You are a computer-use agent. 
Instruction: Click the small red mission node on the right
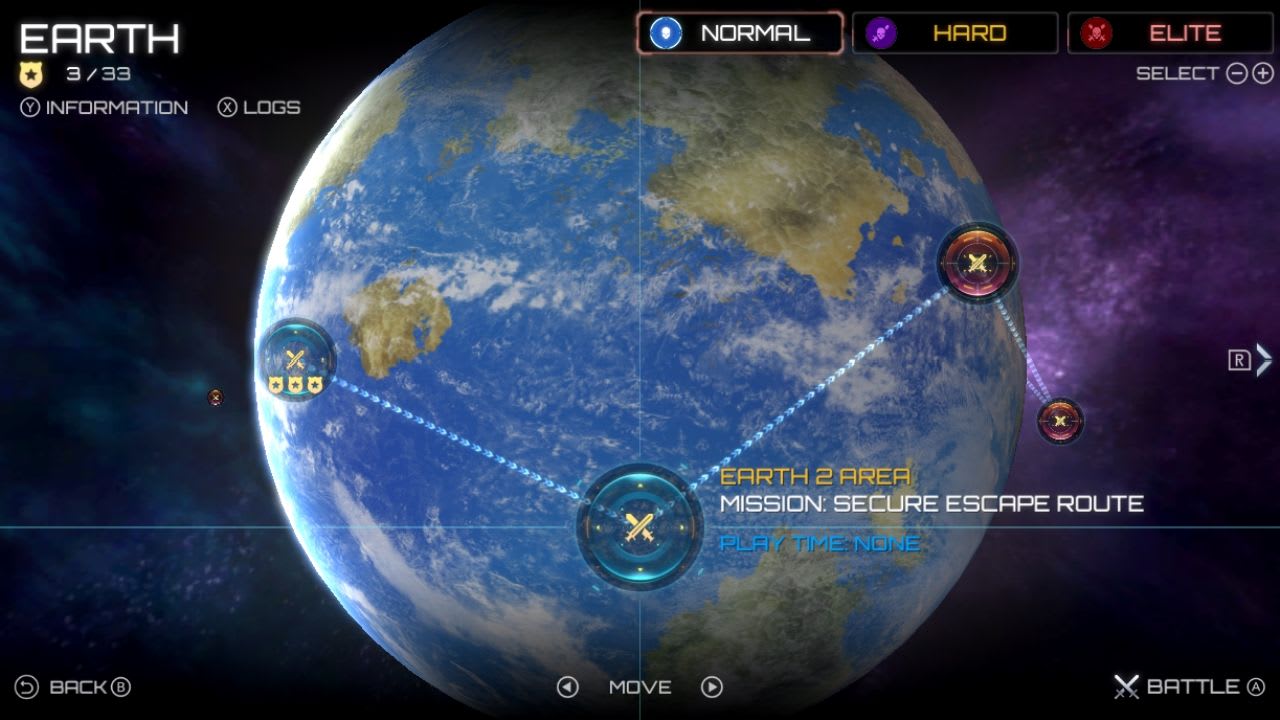1060,420
